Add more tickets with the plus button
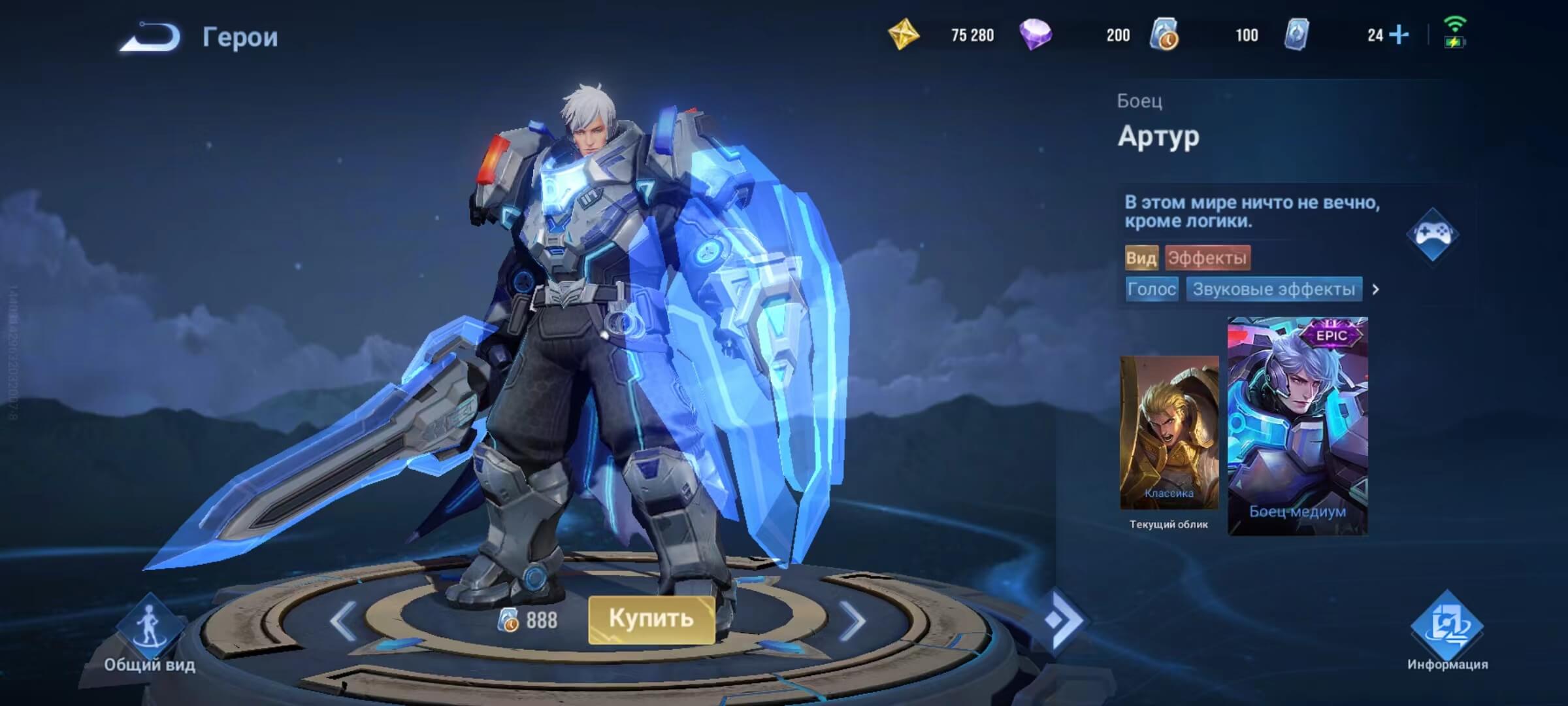The height and width of the screenshot is (706, 1568). (x=1399, y=35)
